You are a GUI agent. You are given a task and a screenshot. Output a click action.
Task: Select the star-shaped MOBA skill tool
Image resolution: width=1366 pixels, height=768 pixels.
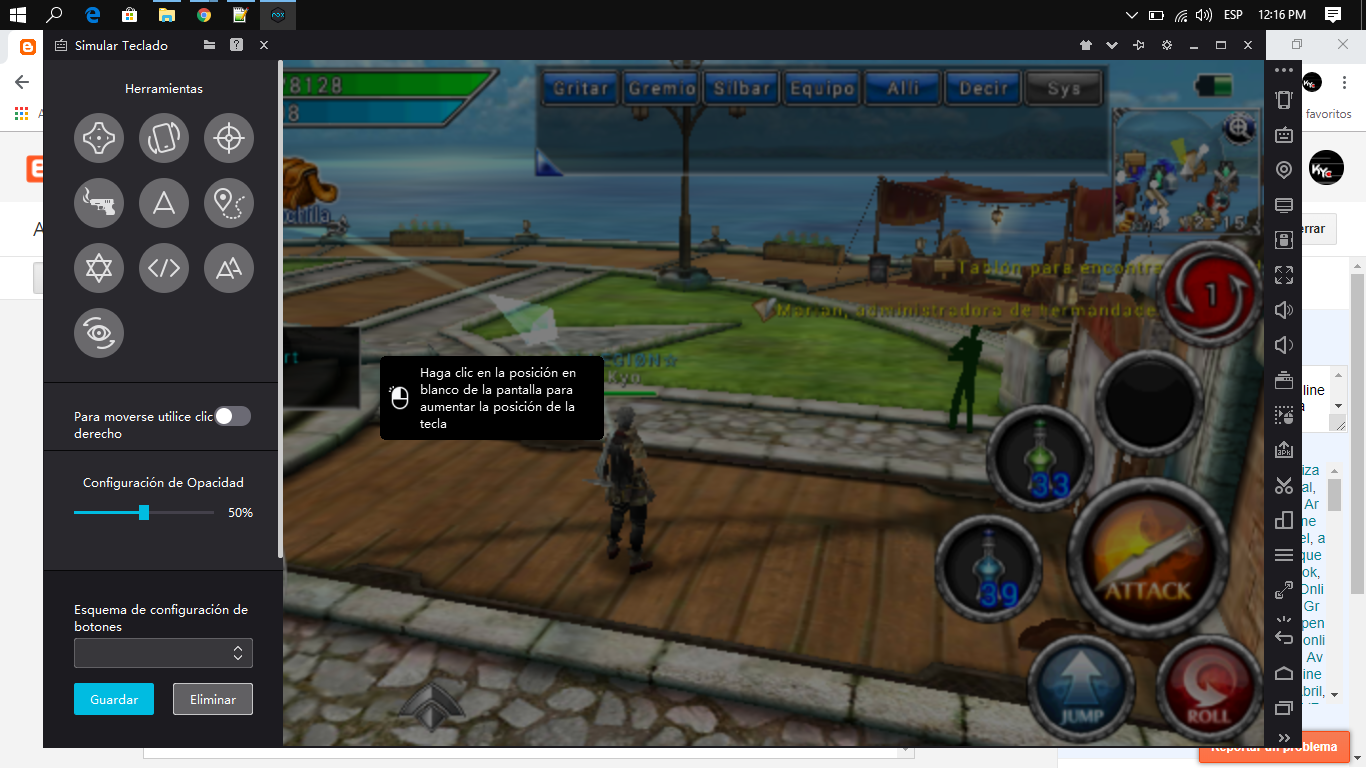[98, 268]
